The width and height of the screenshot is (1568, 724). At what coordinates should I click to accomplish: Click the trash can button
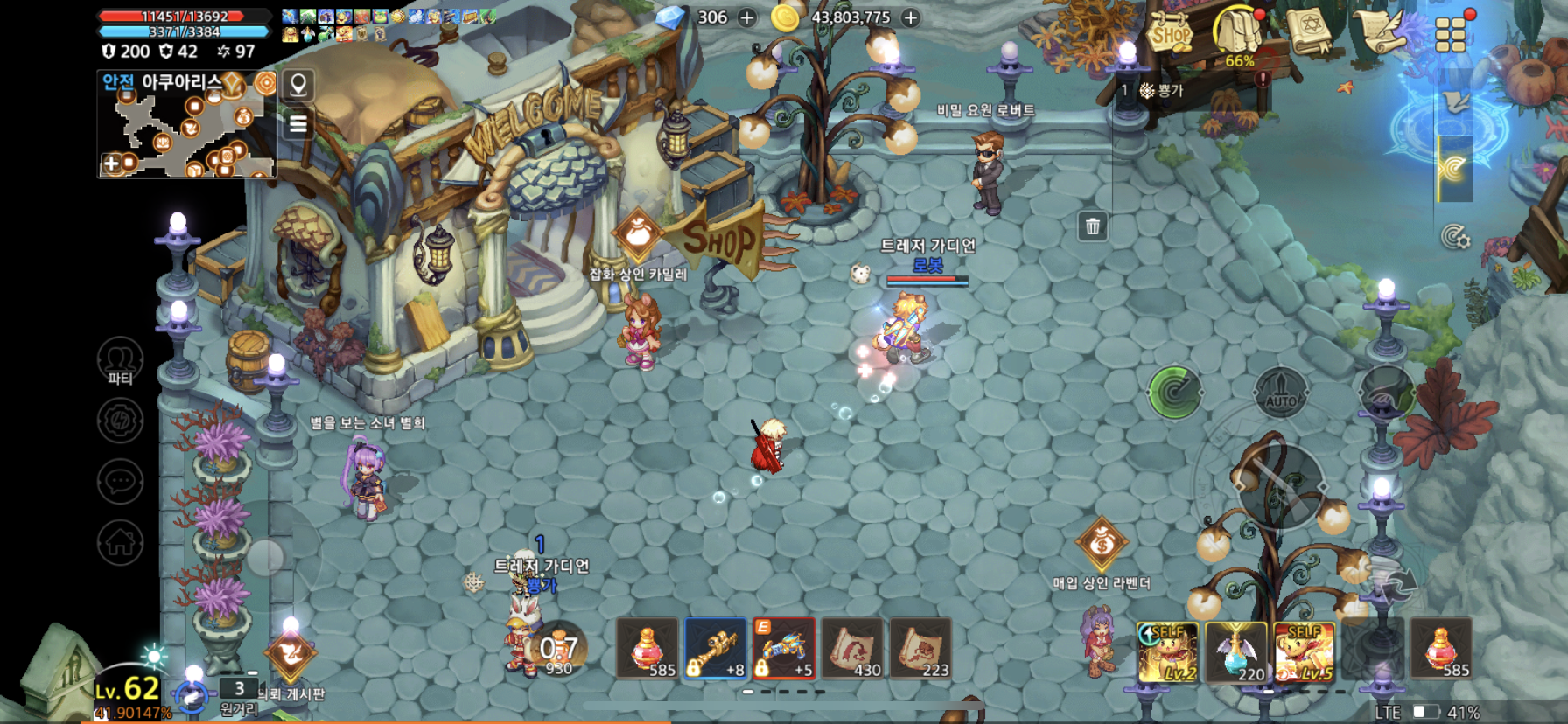click(1093, 226)
